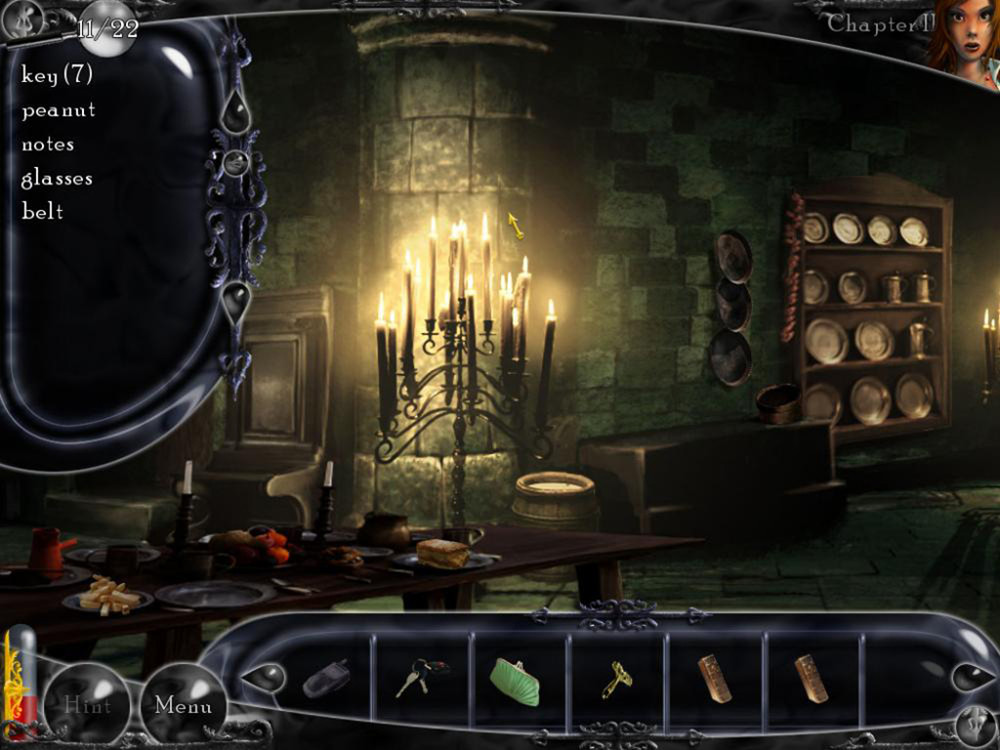Choose the green clutch purse inventory slot
This screenshot has height=750, width=1000.
point(515,680)
